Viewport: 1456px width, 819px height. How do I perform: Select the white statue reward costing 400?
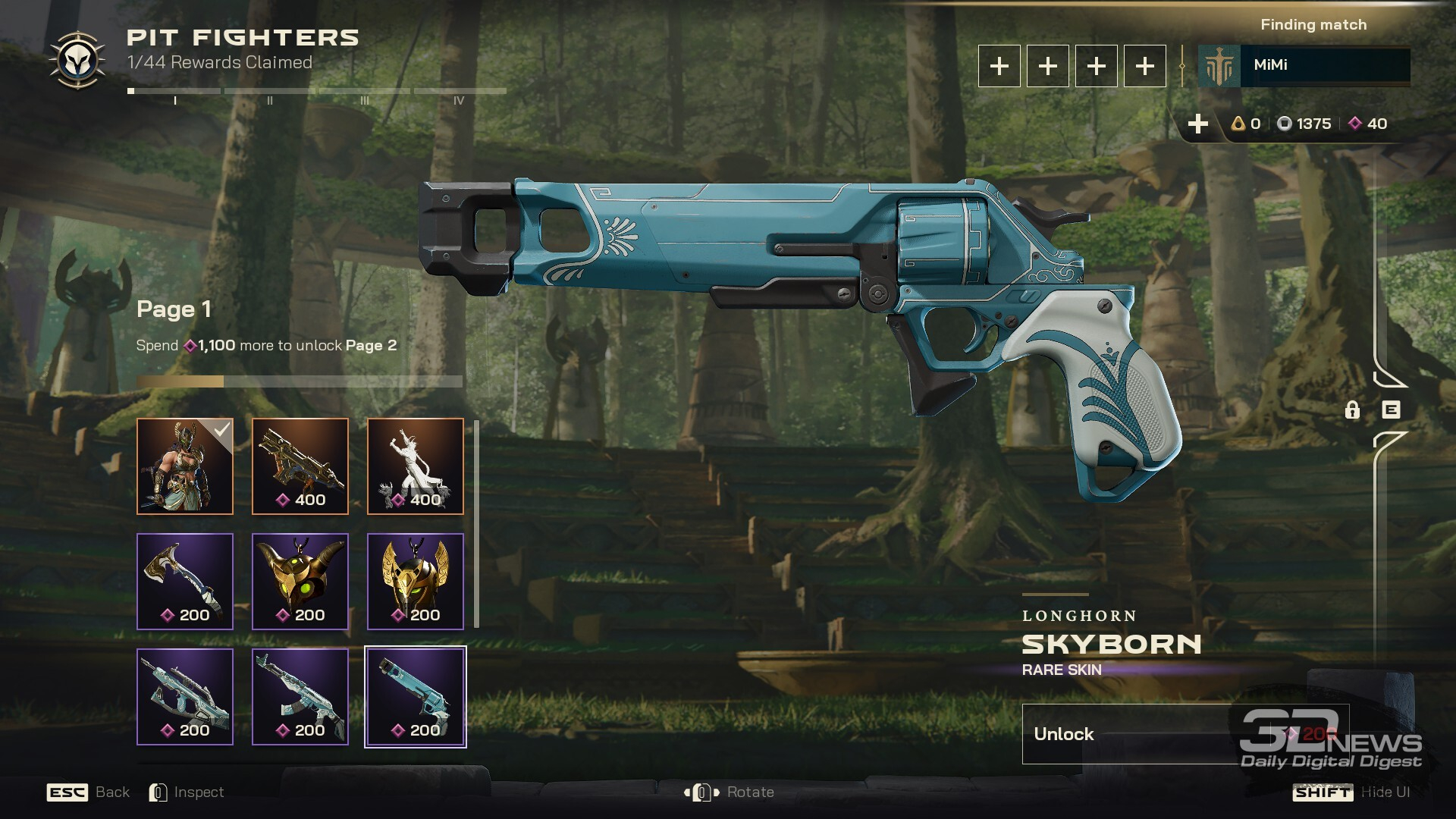(416, 466)
